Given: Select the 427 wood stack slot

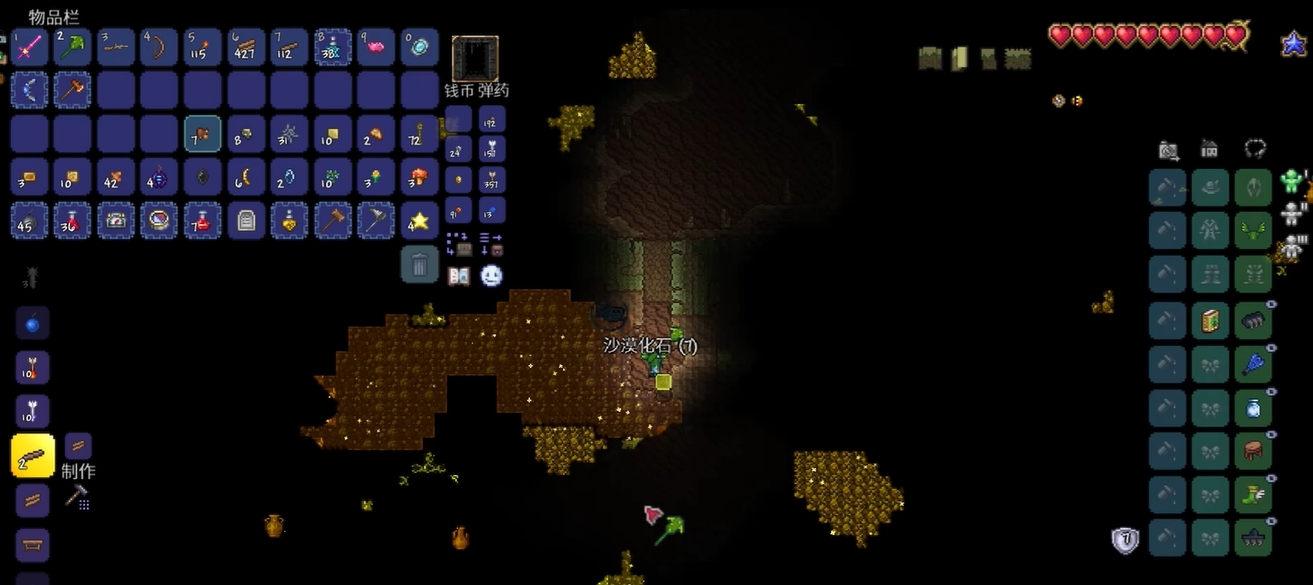Looking at the screenshot, I should point(246,47).
